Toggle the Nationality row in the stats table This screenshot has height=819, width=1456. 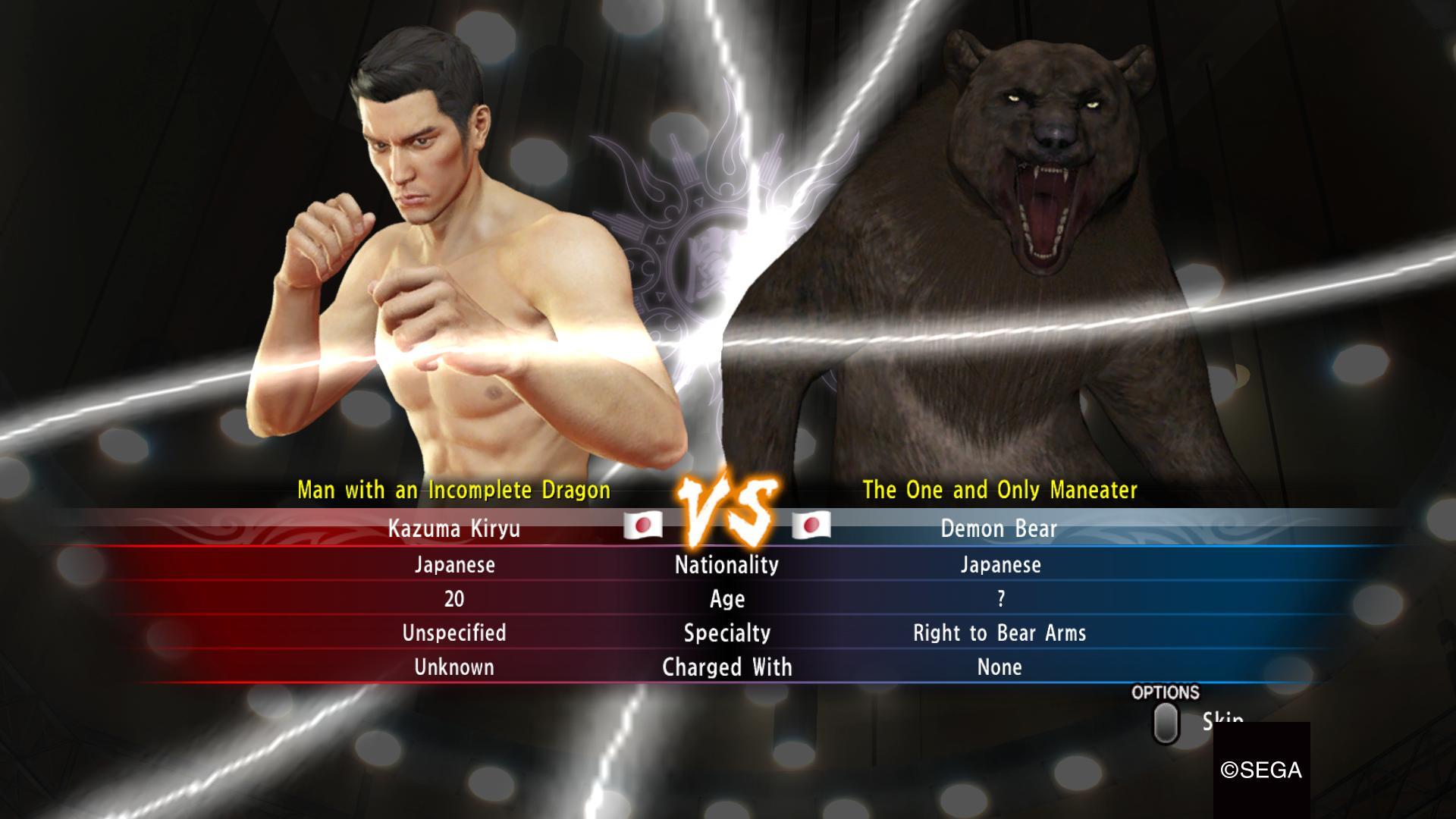click(x=726, y=565)
